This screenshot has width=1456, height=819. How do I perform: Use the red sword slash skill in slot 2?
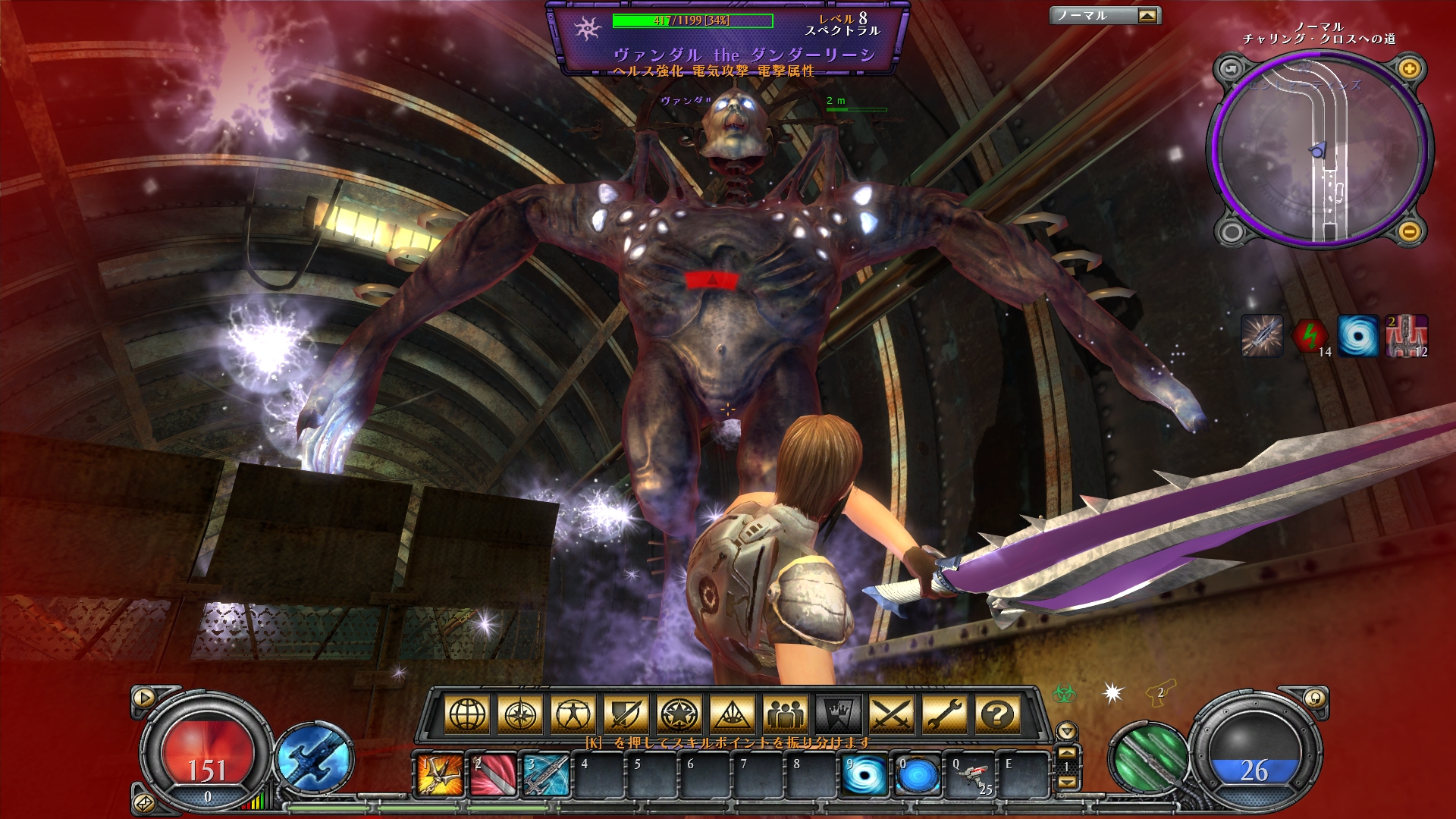click(494, 775)
